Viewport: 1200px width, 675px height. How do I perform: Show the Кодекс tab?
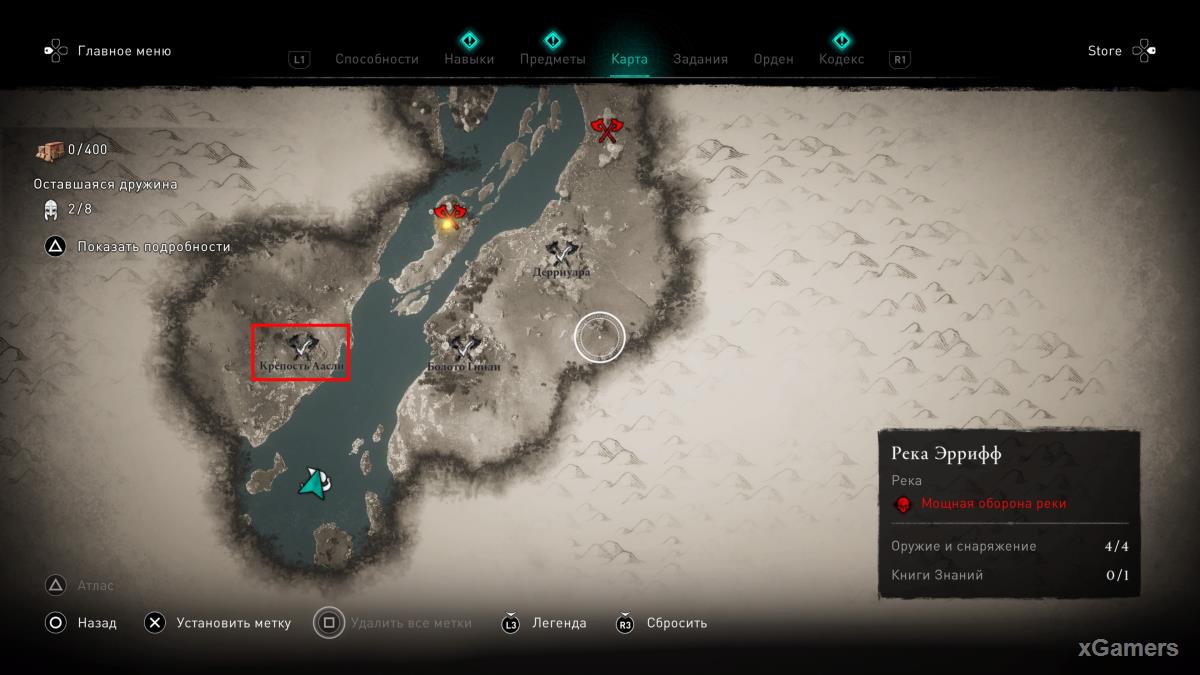(x=841, y=59)
